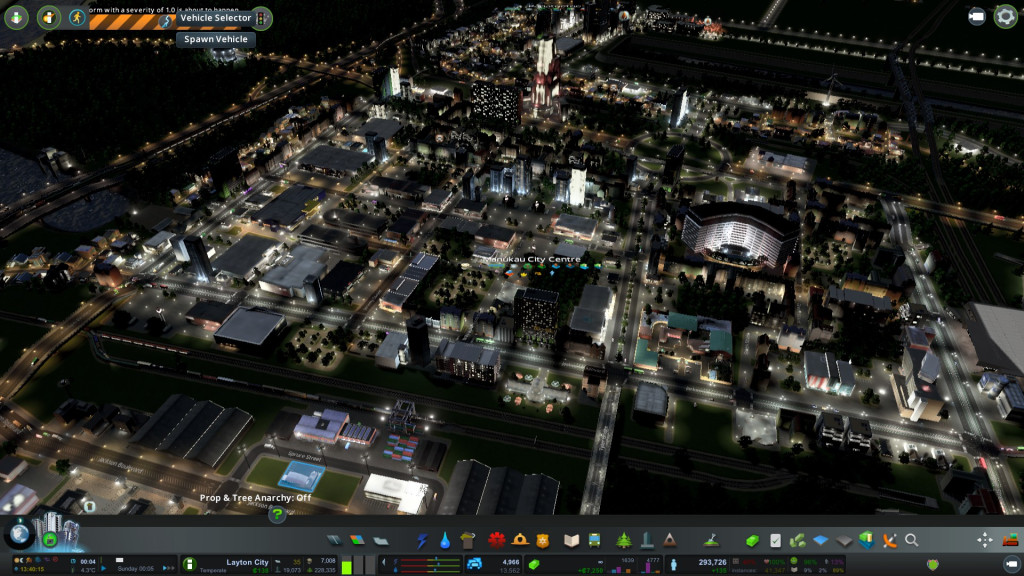The width and height of the screenshot is (1024, 576).
Task: Open the Police badge menu
Action: (x=543, y=540)
